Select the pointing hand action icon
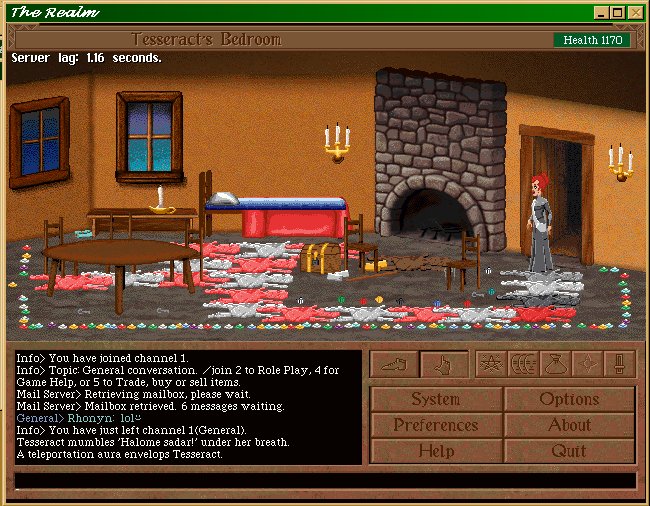Viewport: 650px width, 506px height. [x=444, y=365]
